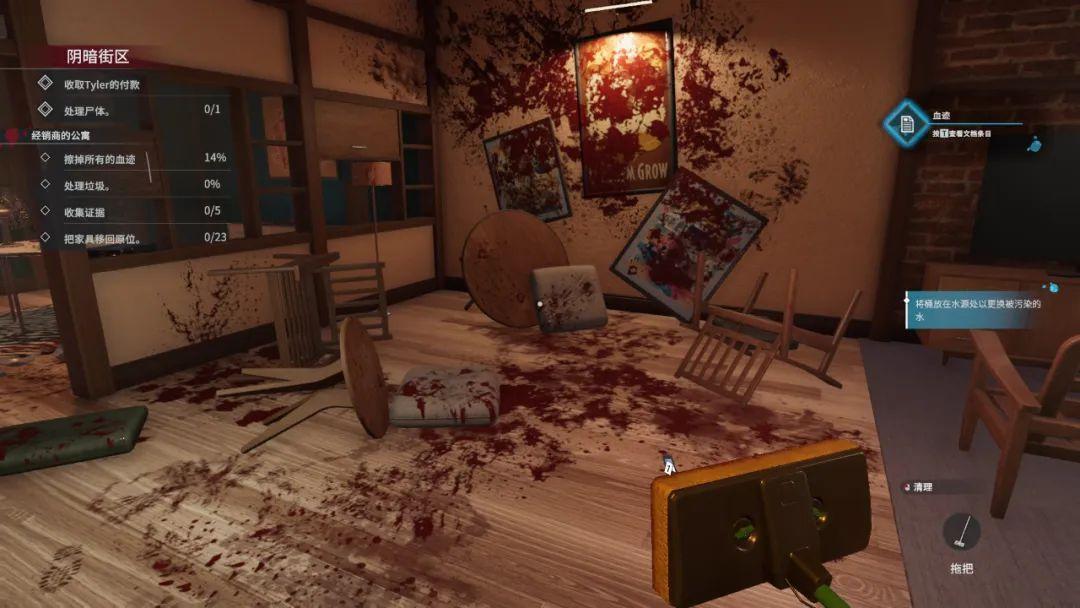
Task: Choose the 处理垃圾 task row
Action: 87,185
